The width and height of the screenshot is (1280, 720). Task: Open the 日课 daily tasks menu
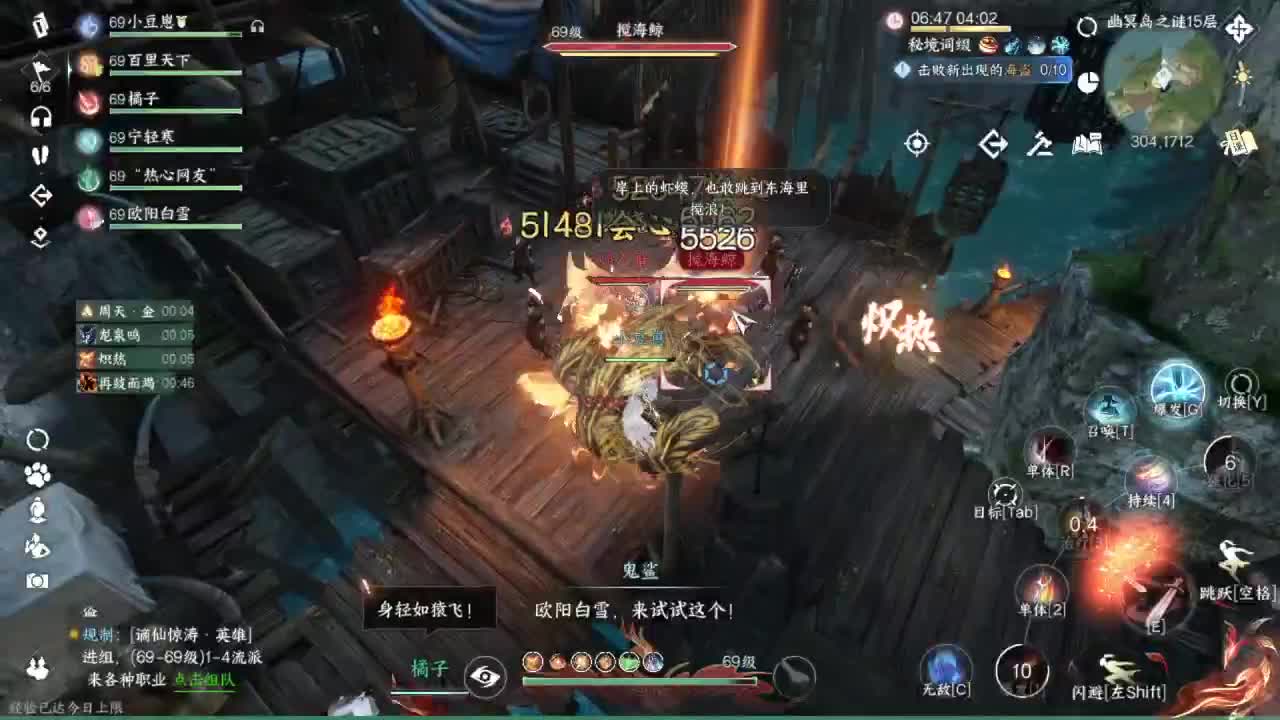tap(1240, 144)
